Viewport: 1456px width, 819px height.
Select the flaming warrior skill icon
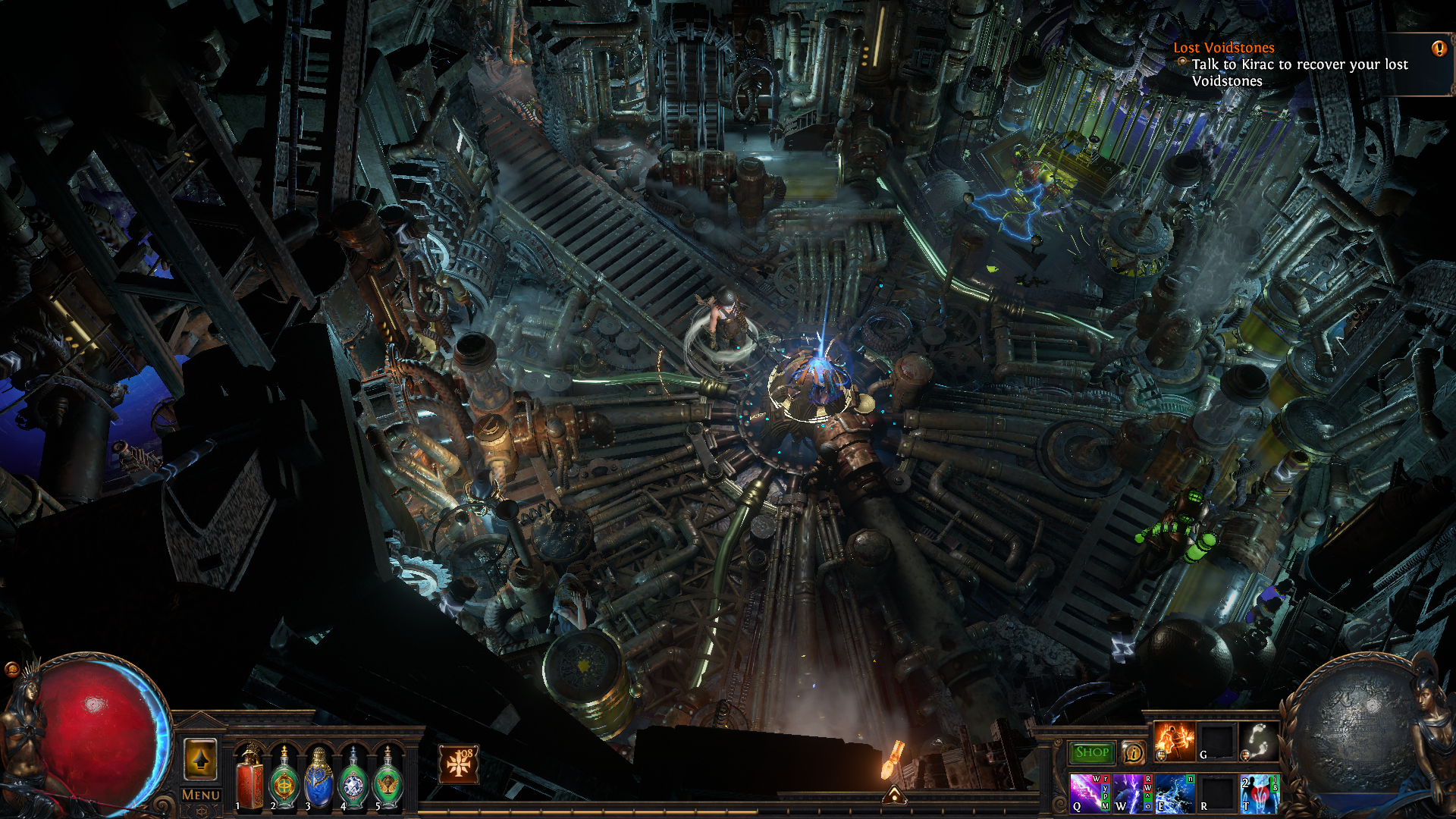pos(1174,741)
